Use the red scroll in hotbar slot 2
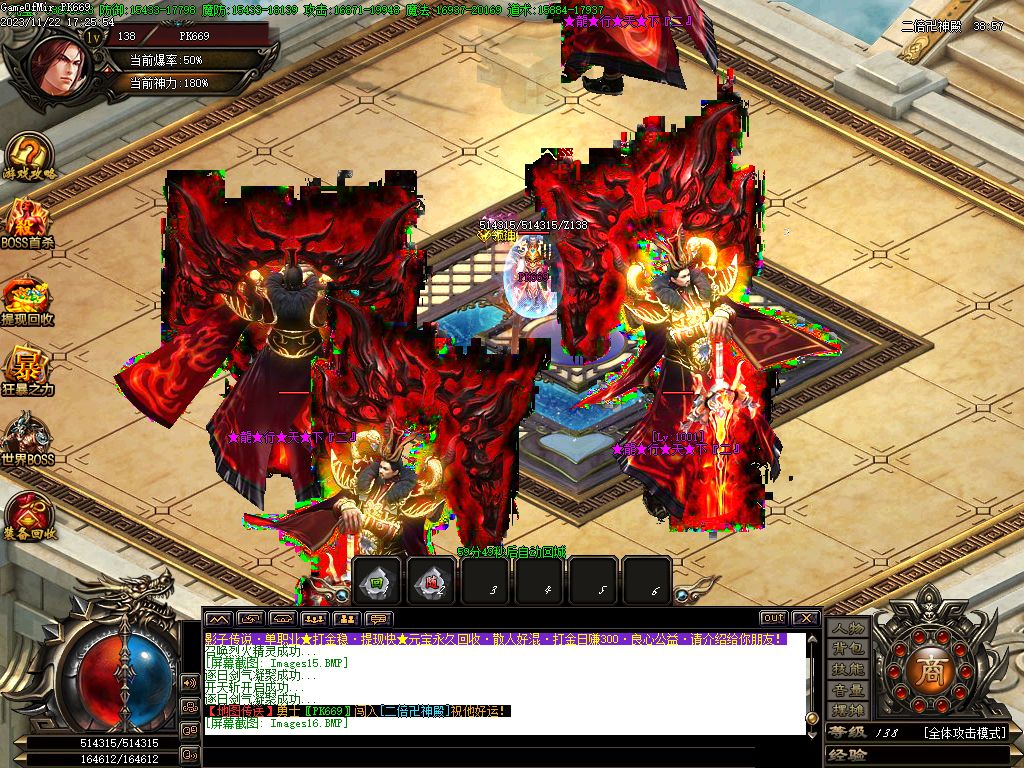This screenshot has height=768, width=1024. (432, 582)
